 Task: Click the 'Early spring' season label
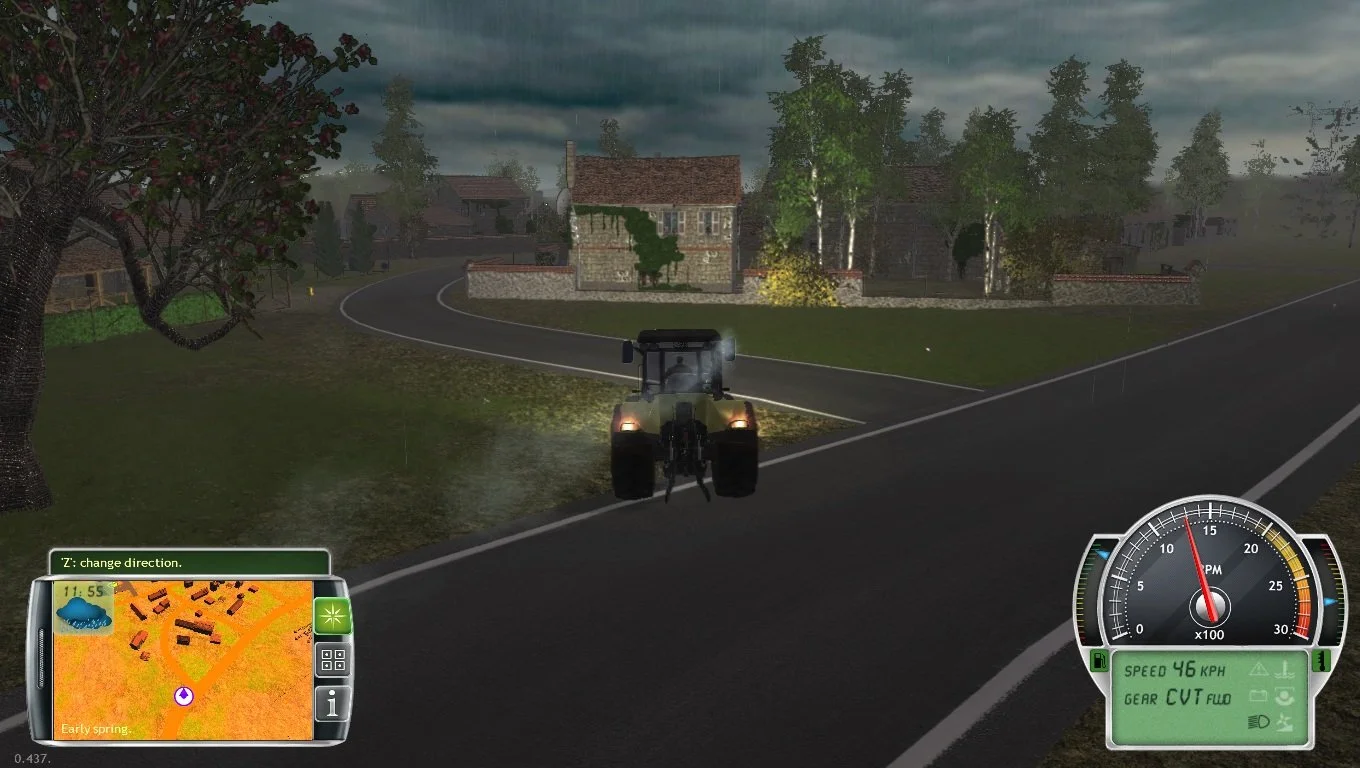(96, 727)
